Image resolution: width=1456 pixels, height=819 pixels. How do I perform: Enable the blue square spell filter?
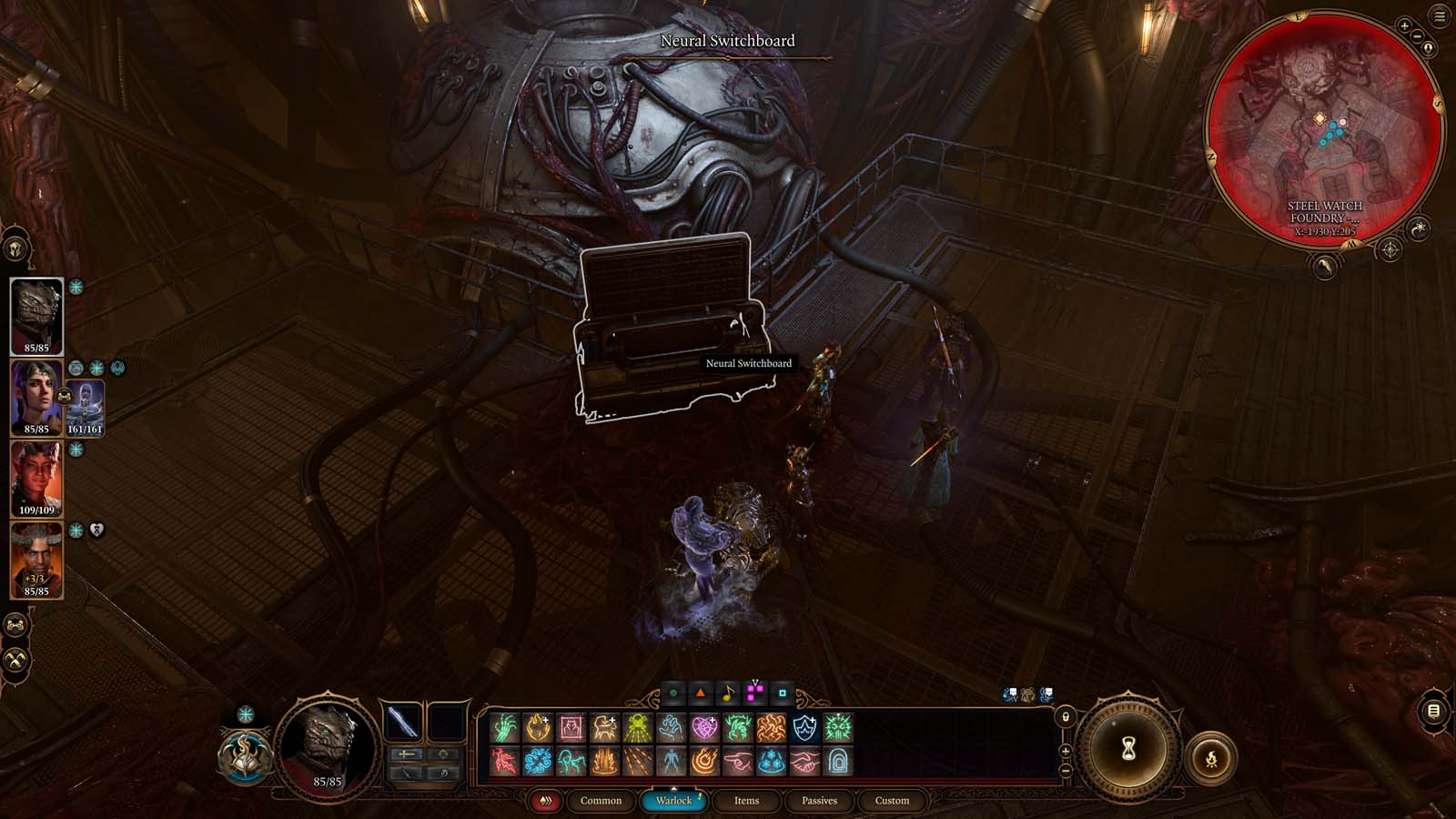(783, 693)
